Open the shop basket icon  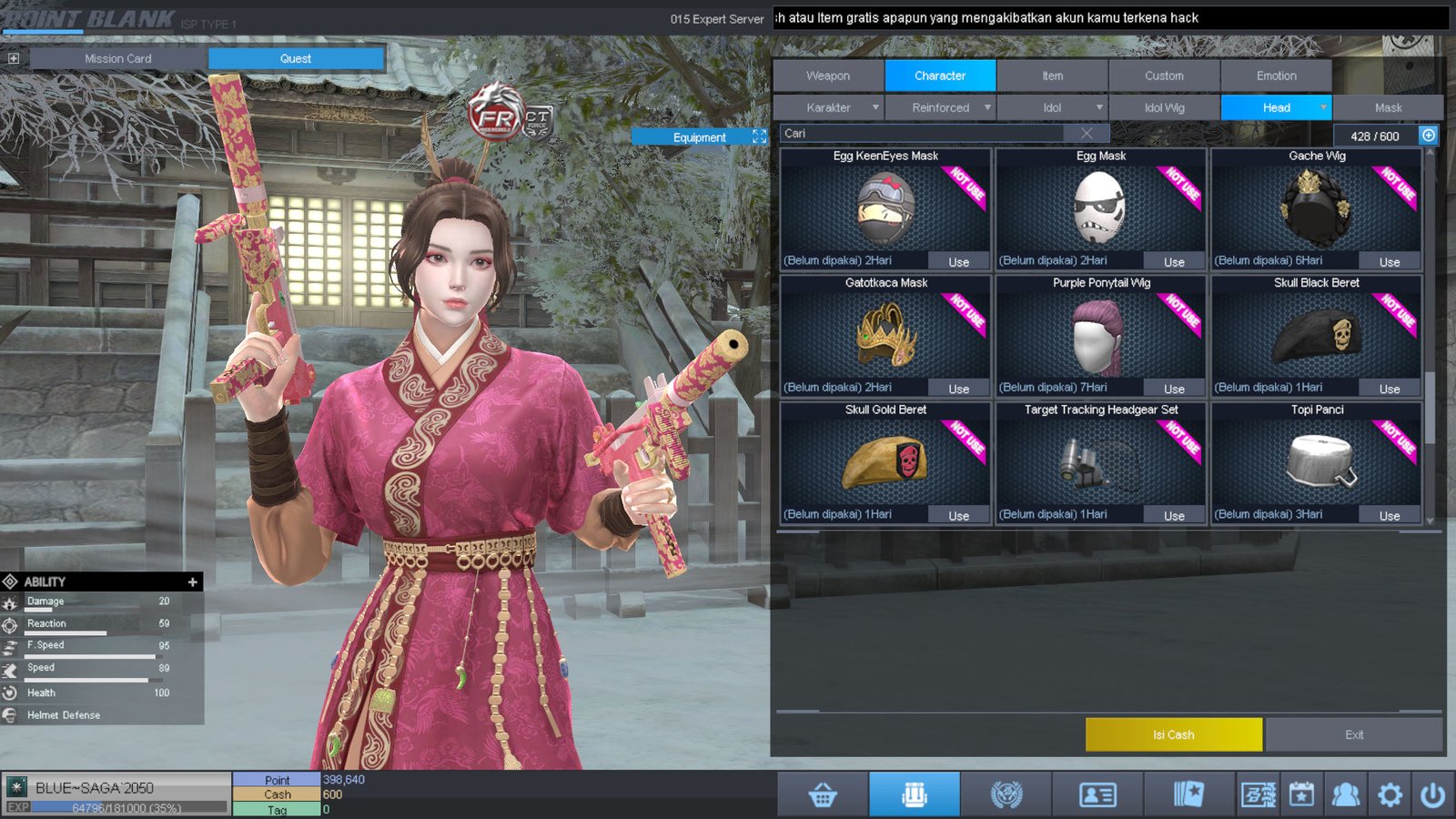click(x=823, y=795)
